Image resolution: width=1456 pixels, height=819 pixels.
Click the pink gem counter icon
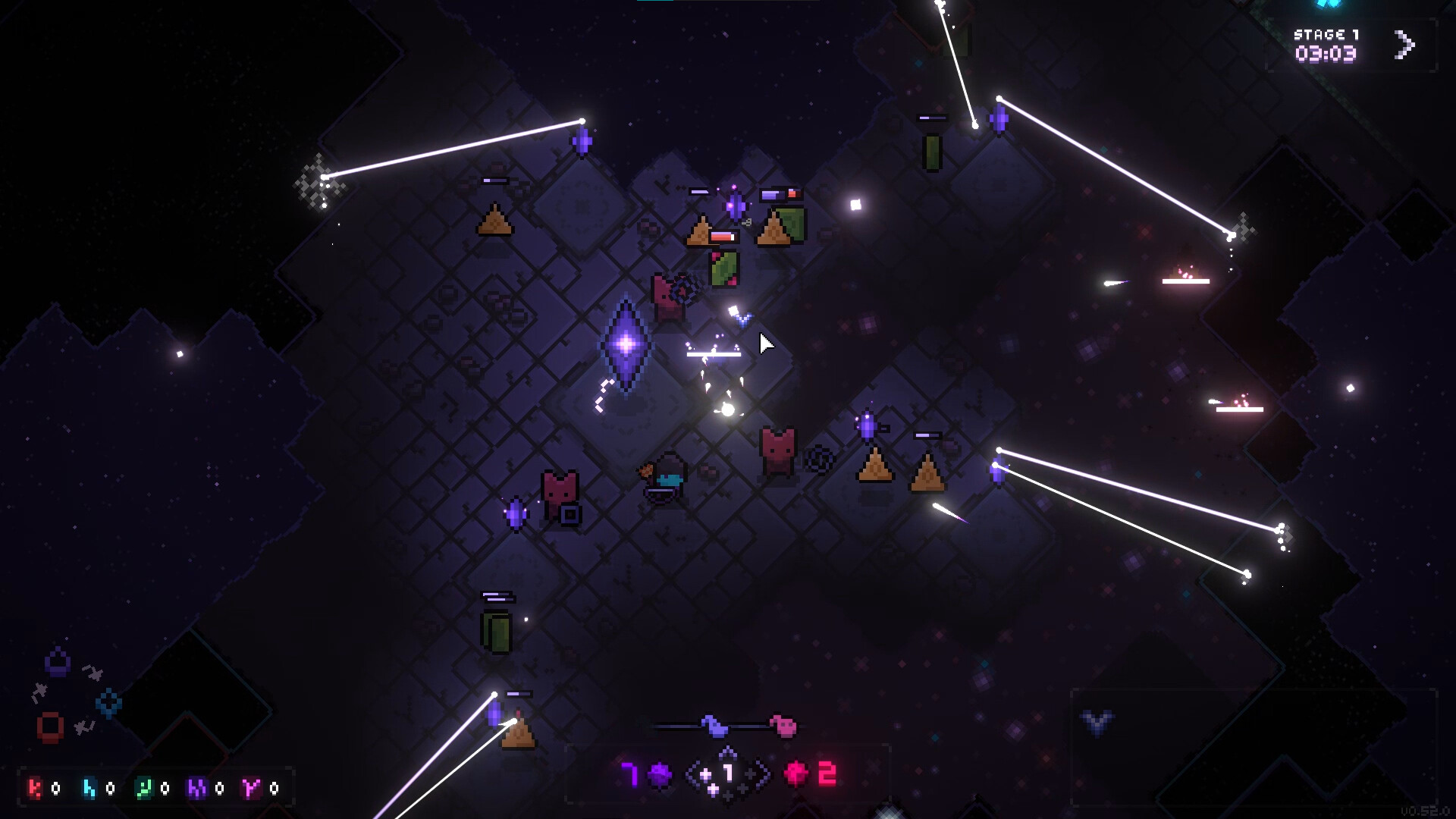pos(796,774)
